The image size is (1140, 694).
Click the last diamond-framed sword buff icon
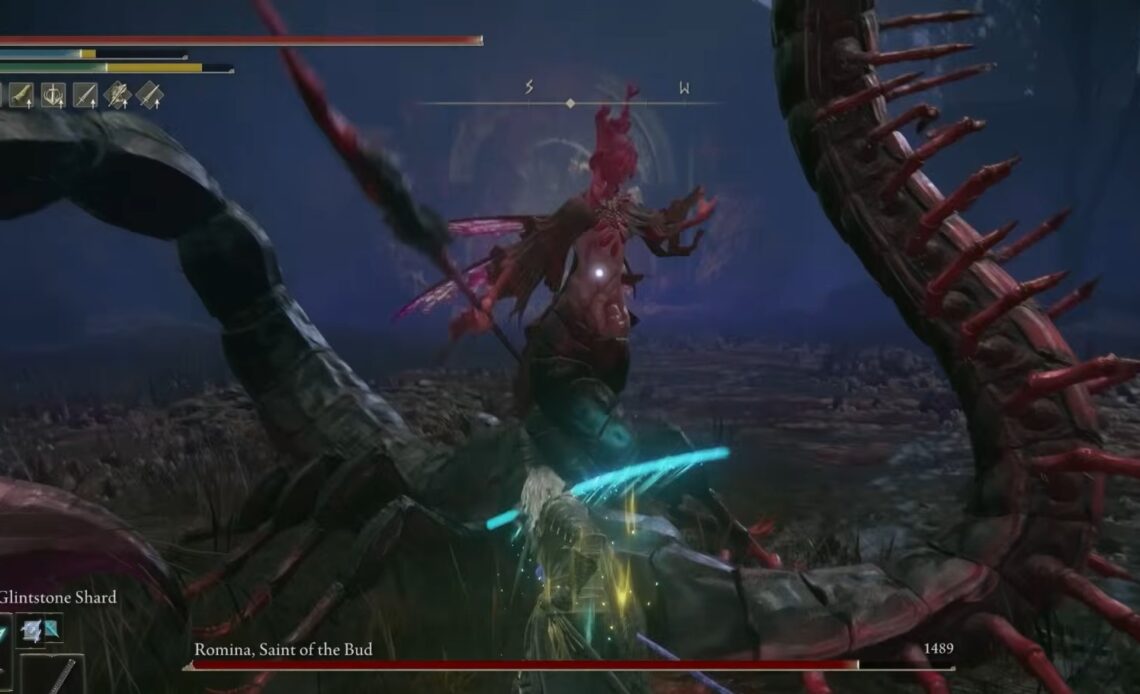tap(150, 95)
